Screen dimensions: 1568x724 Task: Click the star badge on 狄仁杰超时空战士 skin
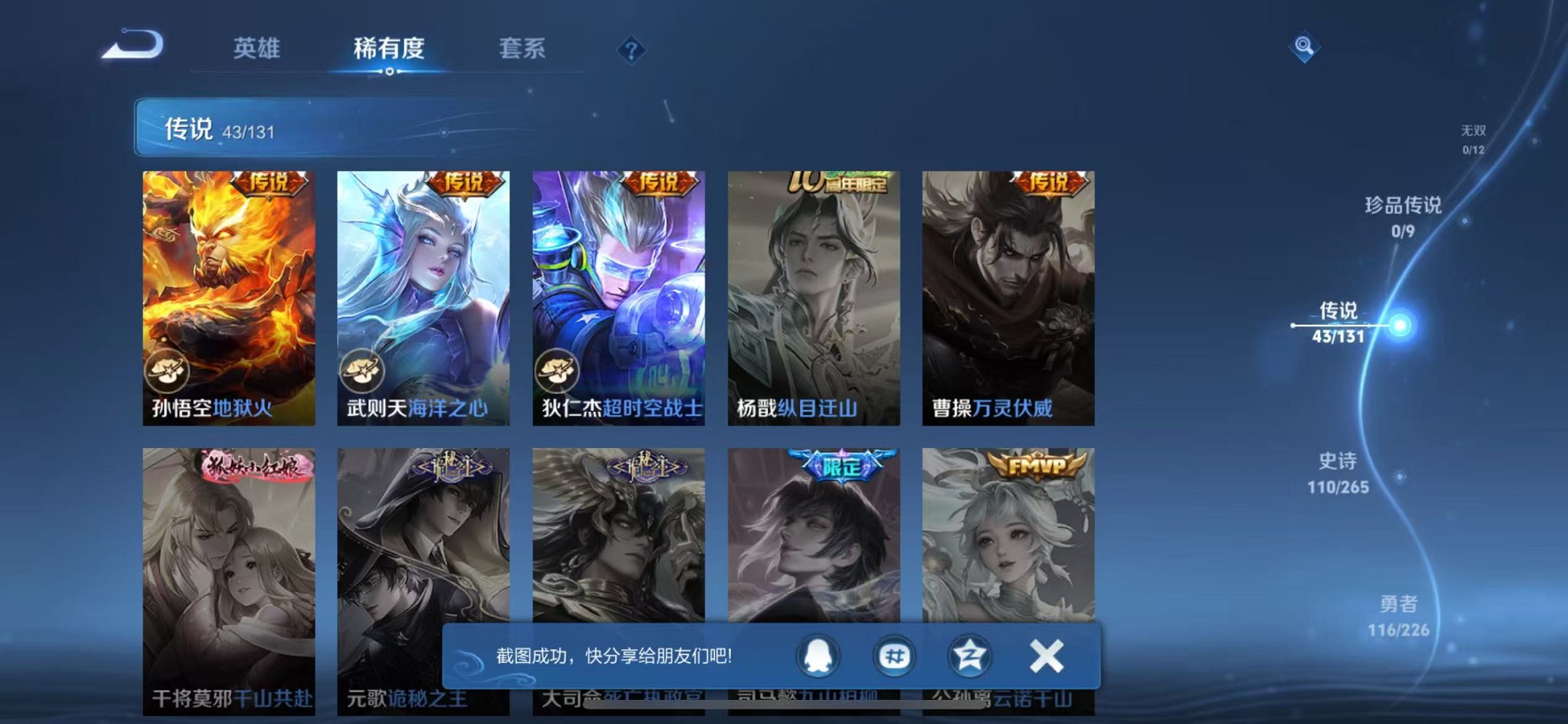[561, 370]
